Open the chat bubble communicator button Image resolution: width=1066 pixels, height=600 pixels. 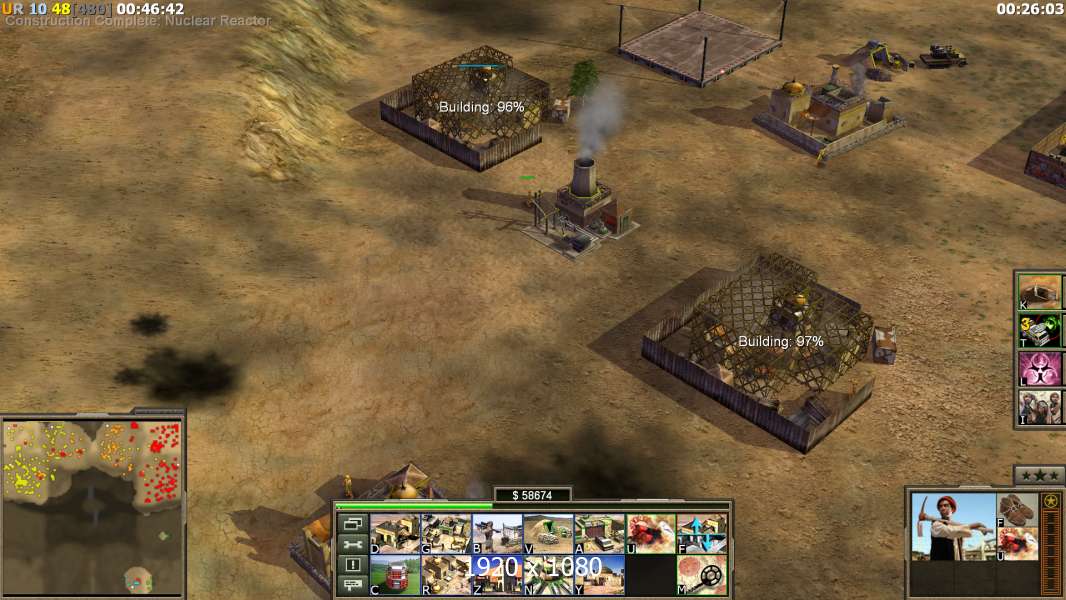click(x=351, y=586)
